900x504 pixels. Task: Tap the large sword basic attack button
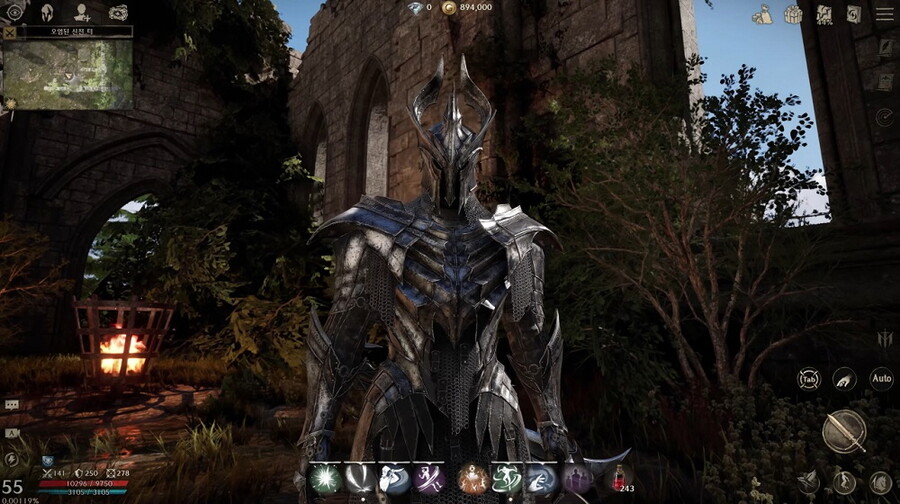pyautogui.click(x=844, y=431)
